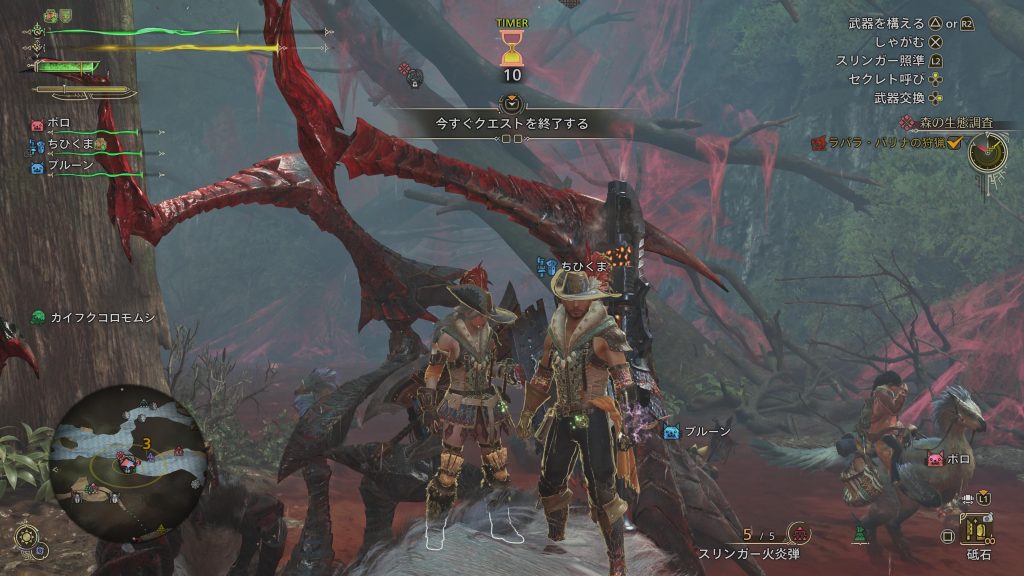The width and height of the screenshot is (1024, 576).
Task: Select the プルーン nameplate beside the hunter
Action: (x=698, y=432)
